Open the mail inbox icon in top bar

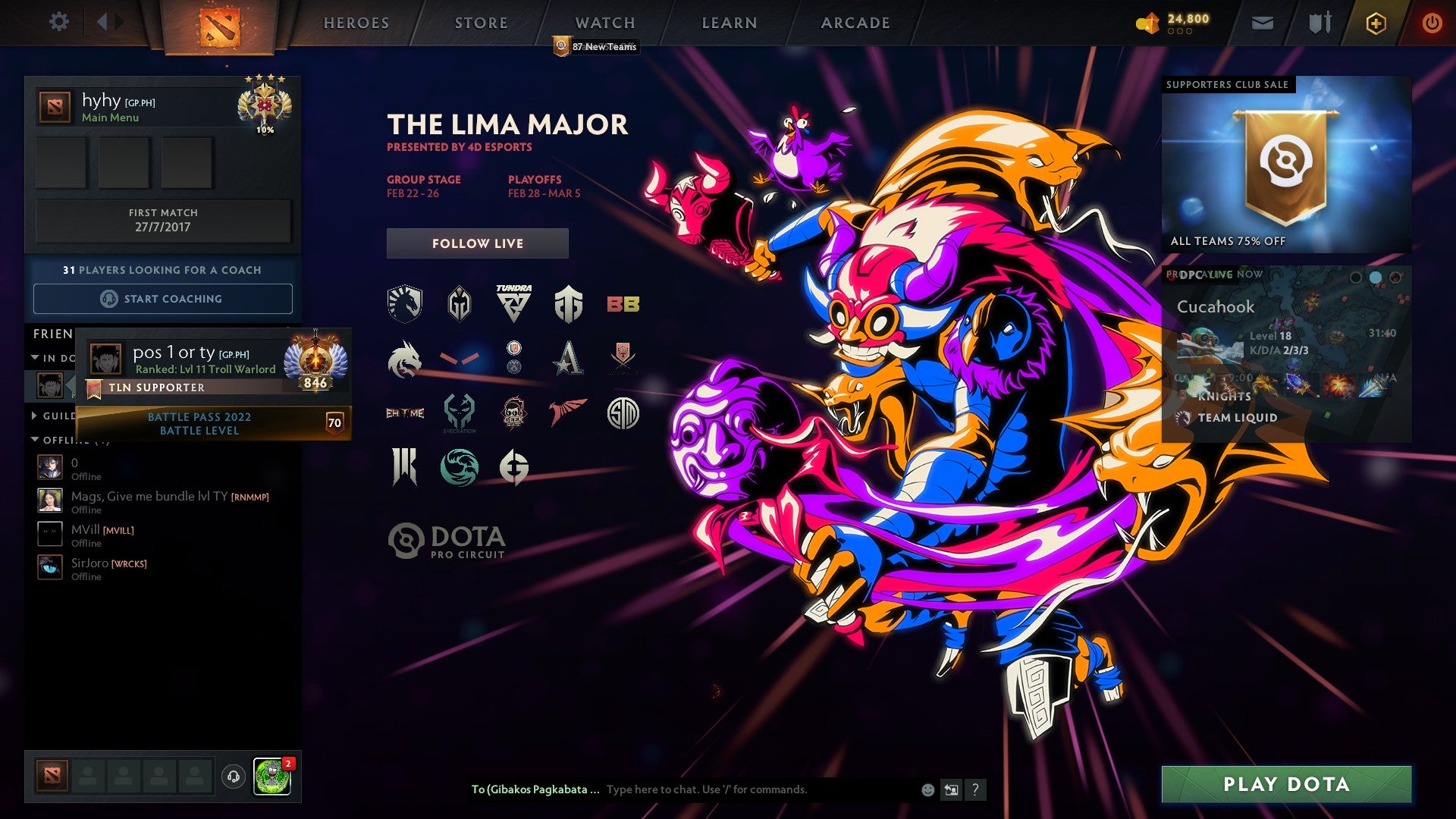tap(1261, 22)
